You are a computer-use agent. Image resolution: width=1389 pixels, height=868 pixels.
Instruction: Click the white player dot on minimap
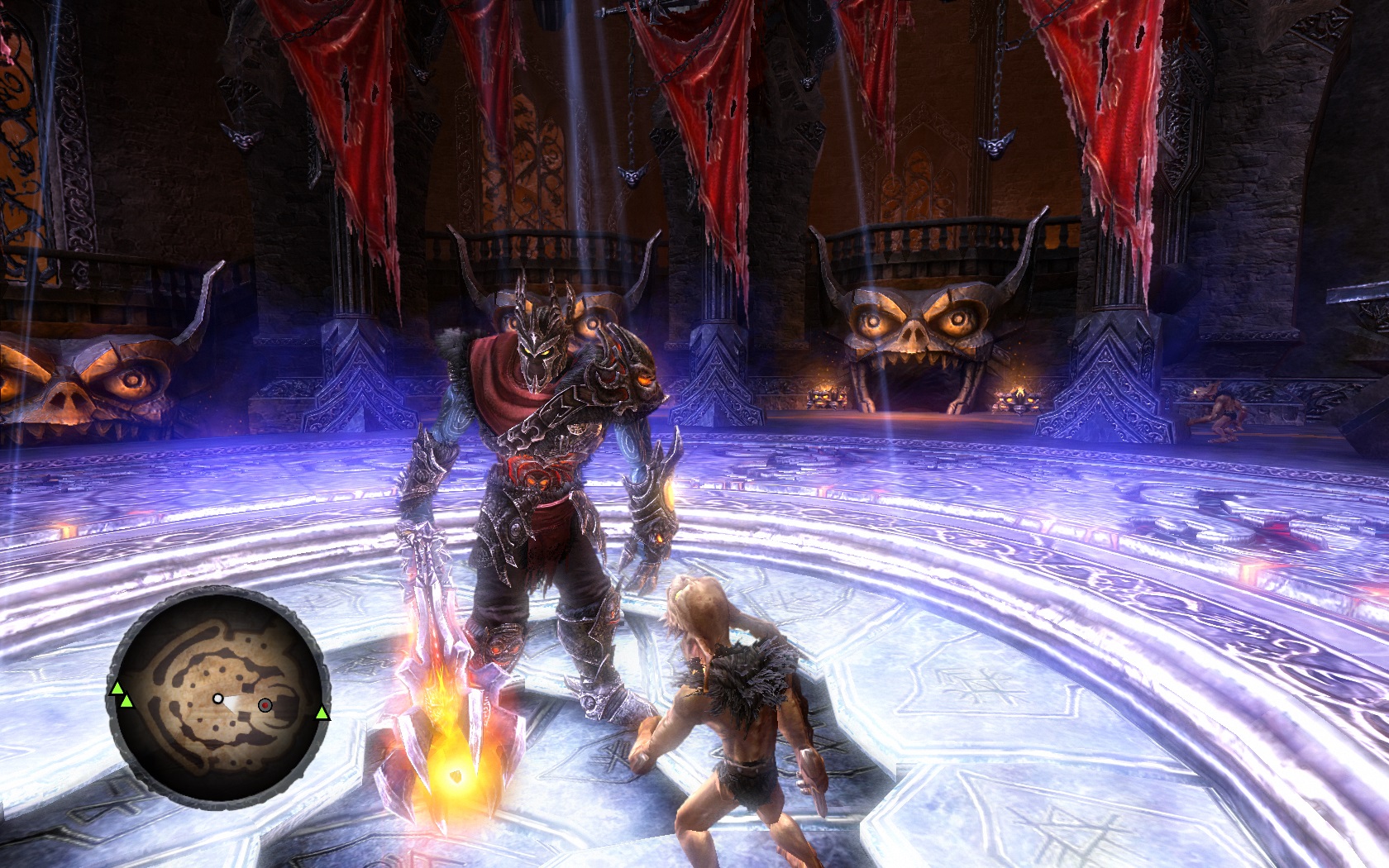click(x=217, y=699)
